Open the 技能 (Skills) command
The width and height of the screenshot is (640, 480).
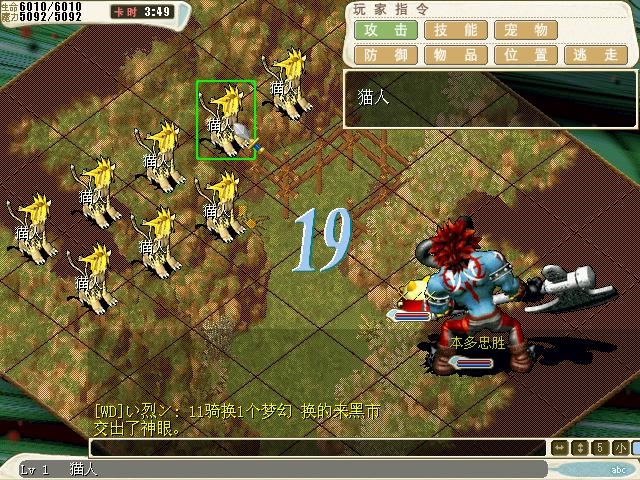(456, 30)
